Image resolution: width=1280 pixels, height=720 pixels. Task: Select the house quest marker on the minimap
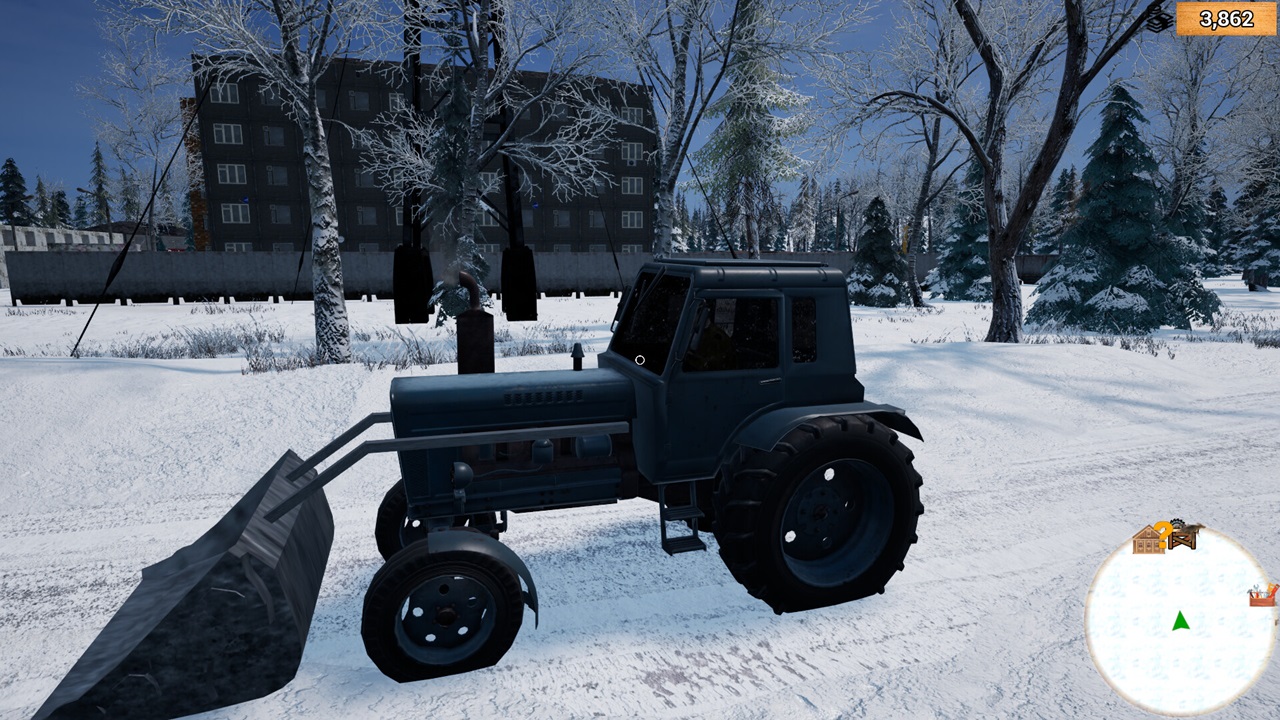[x=1147, y=541]
